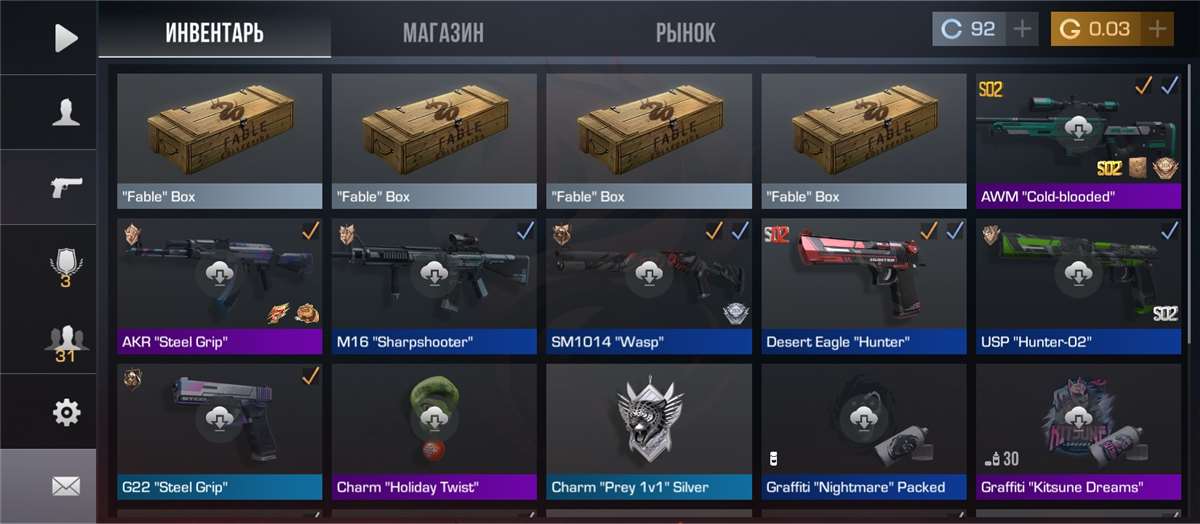The image size is (1200, 524).
Task: Open the player profile icon
Action: coord(66,113)
